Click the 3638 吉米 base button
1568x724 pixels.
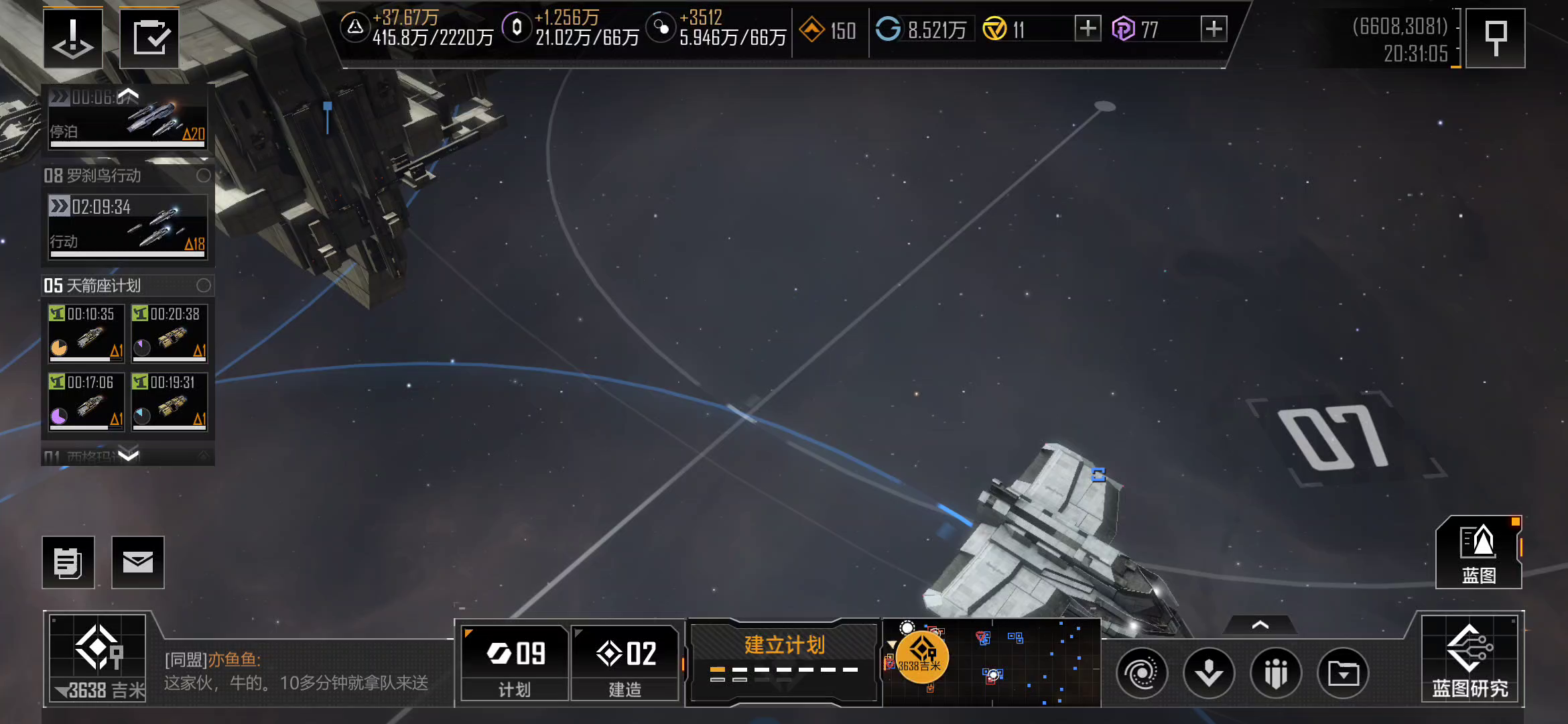[98, 659]
